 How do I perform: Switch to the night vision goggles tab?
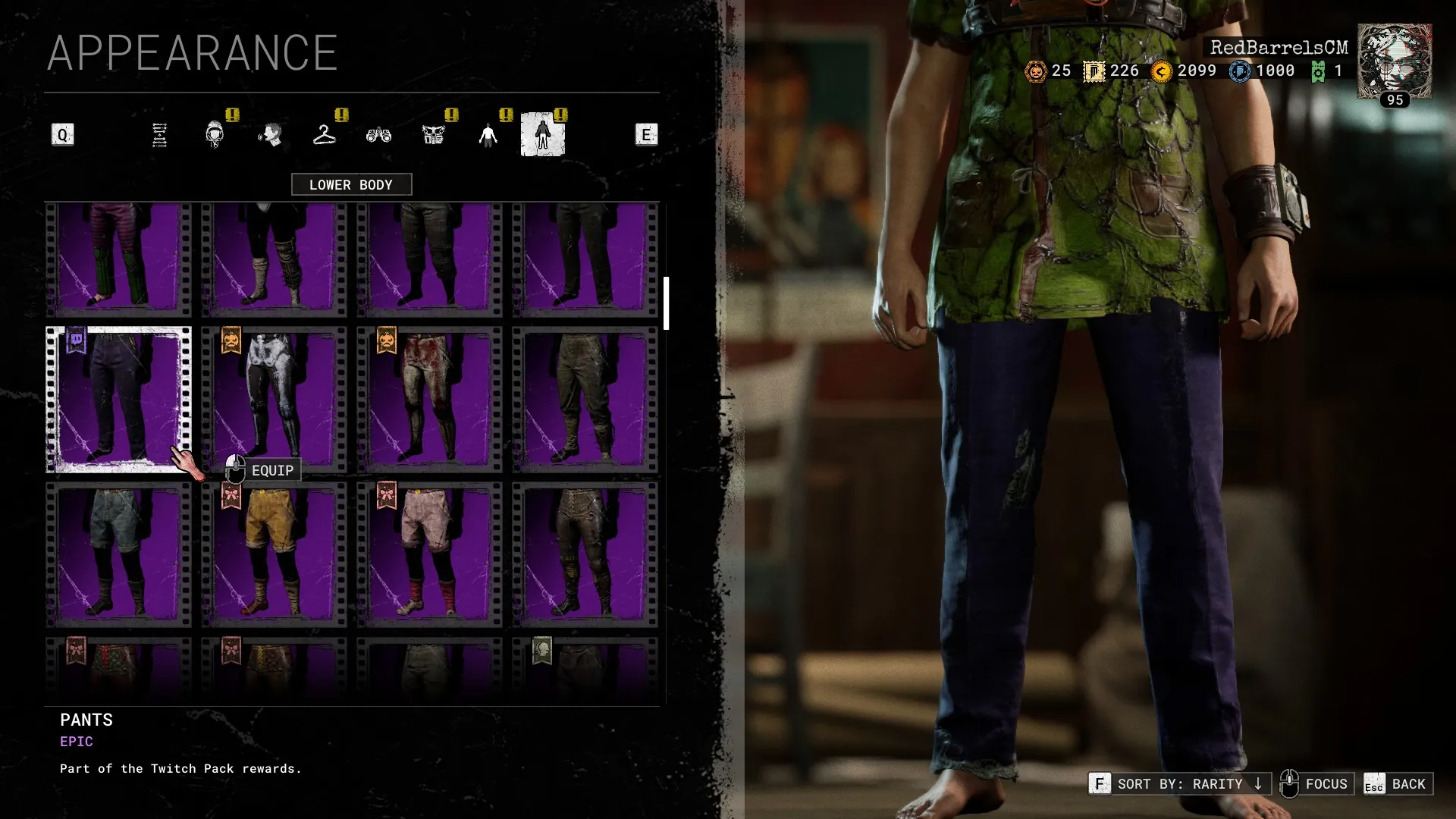(379, 135)
